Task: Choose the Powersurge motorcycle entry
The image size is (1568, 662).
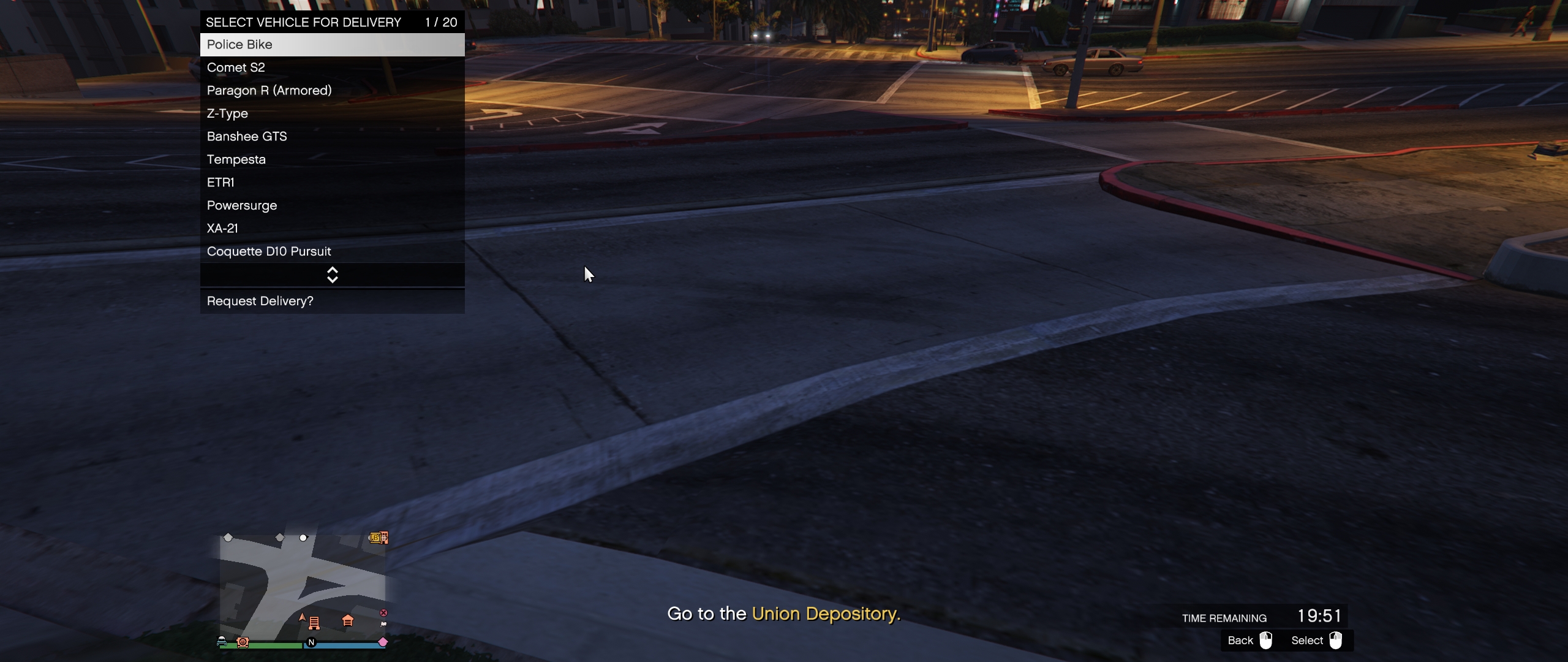Action: [332, 205]
